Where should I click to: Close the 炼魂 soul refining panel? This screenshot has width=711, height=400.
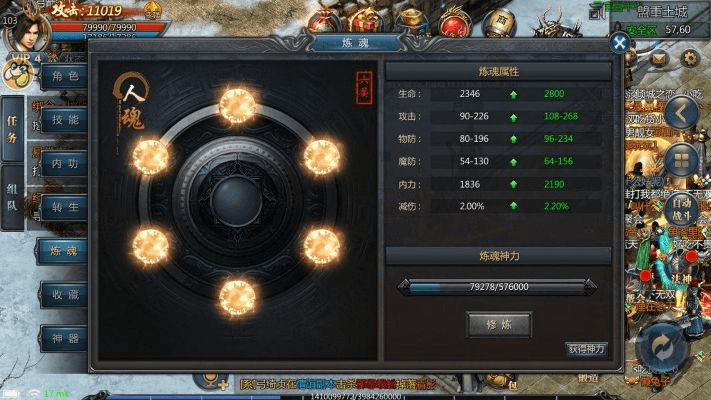[x=620, y=44]
